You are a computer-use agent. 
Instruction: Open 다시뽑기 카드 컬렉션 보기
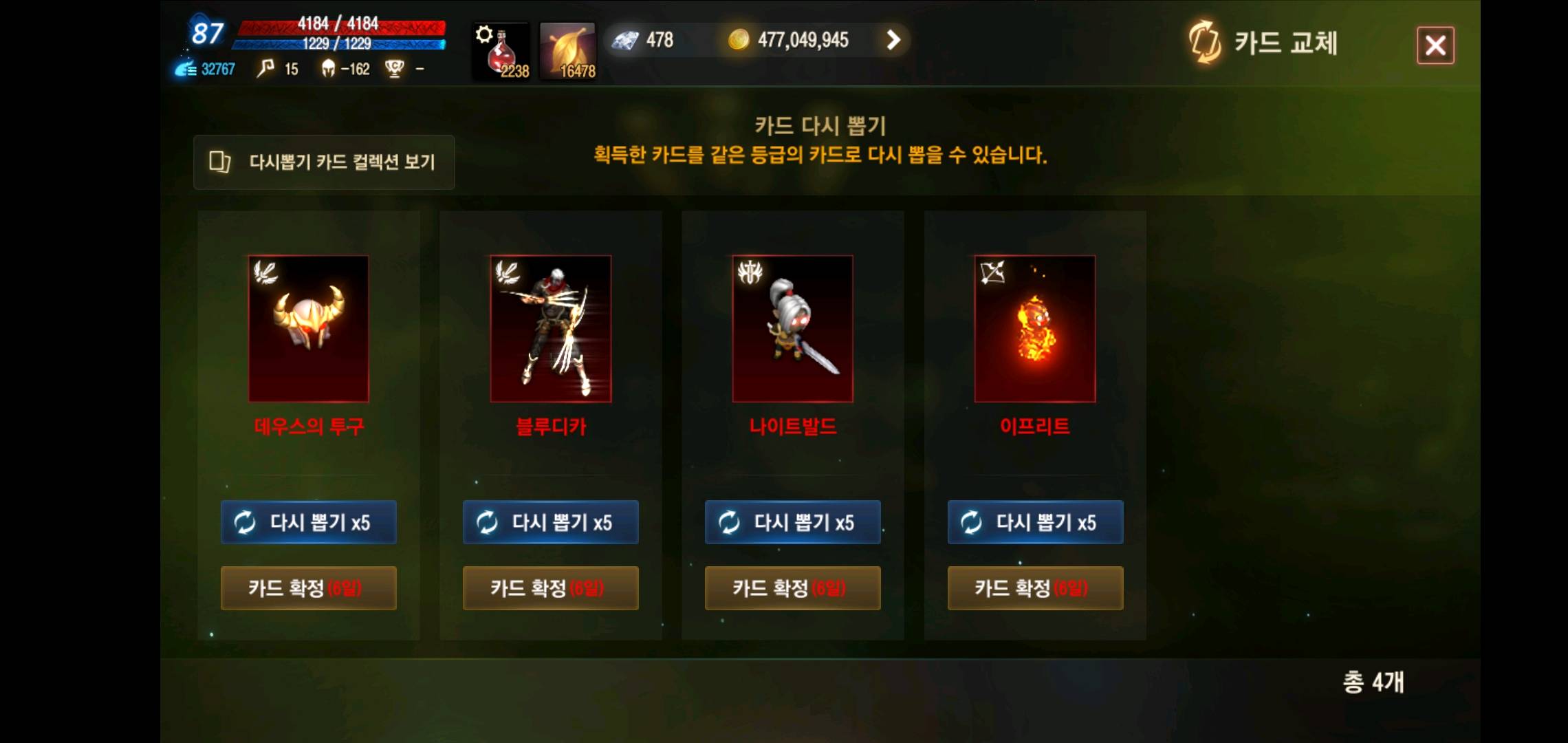[x=323, y=162]
